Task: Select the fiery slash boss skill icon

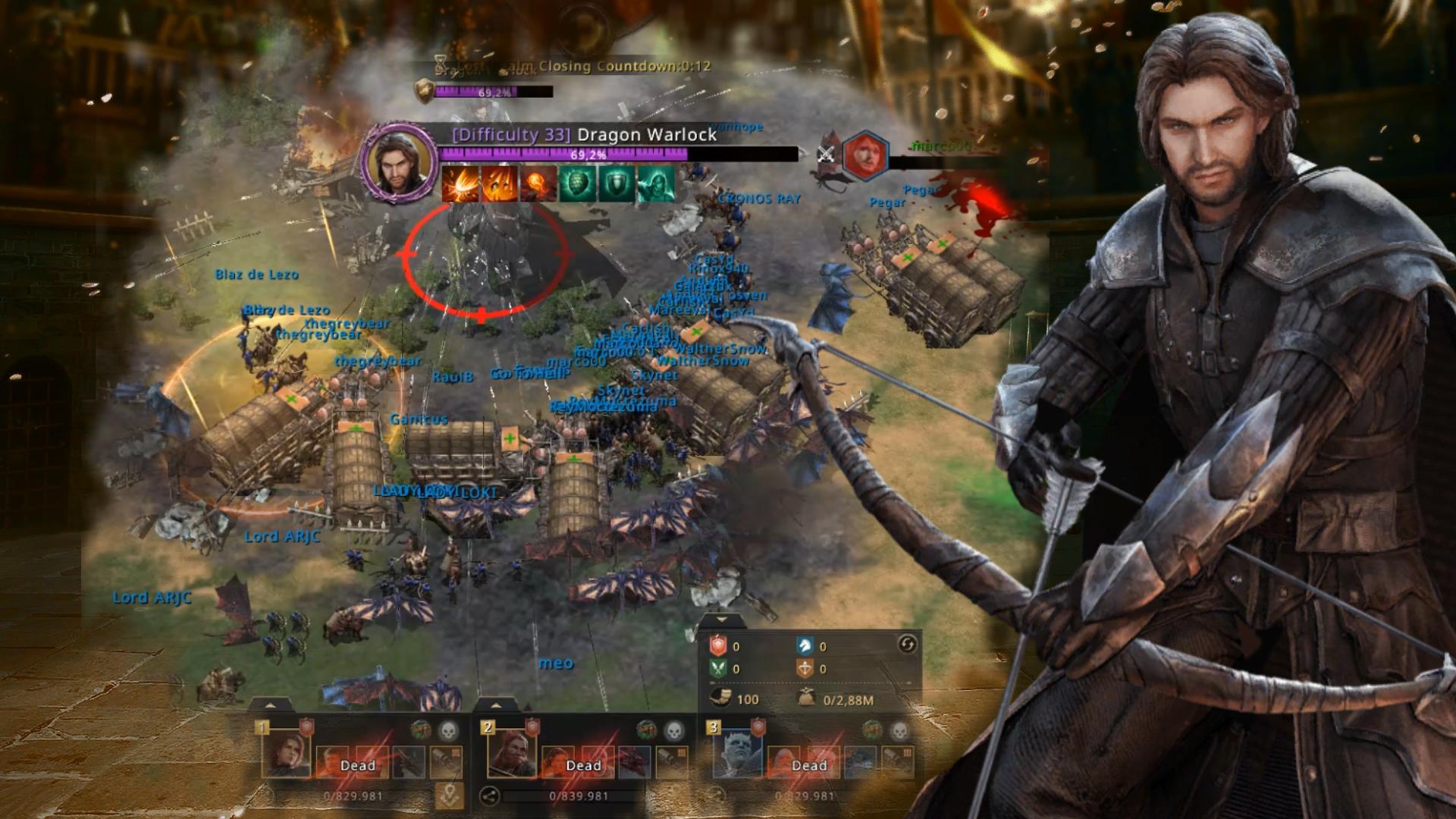Action: click(x=460, y=185)
